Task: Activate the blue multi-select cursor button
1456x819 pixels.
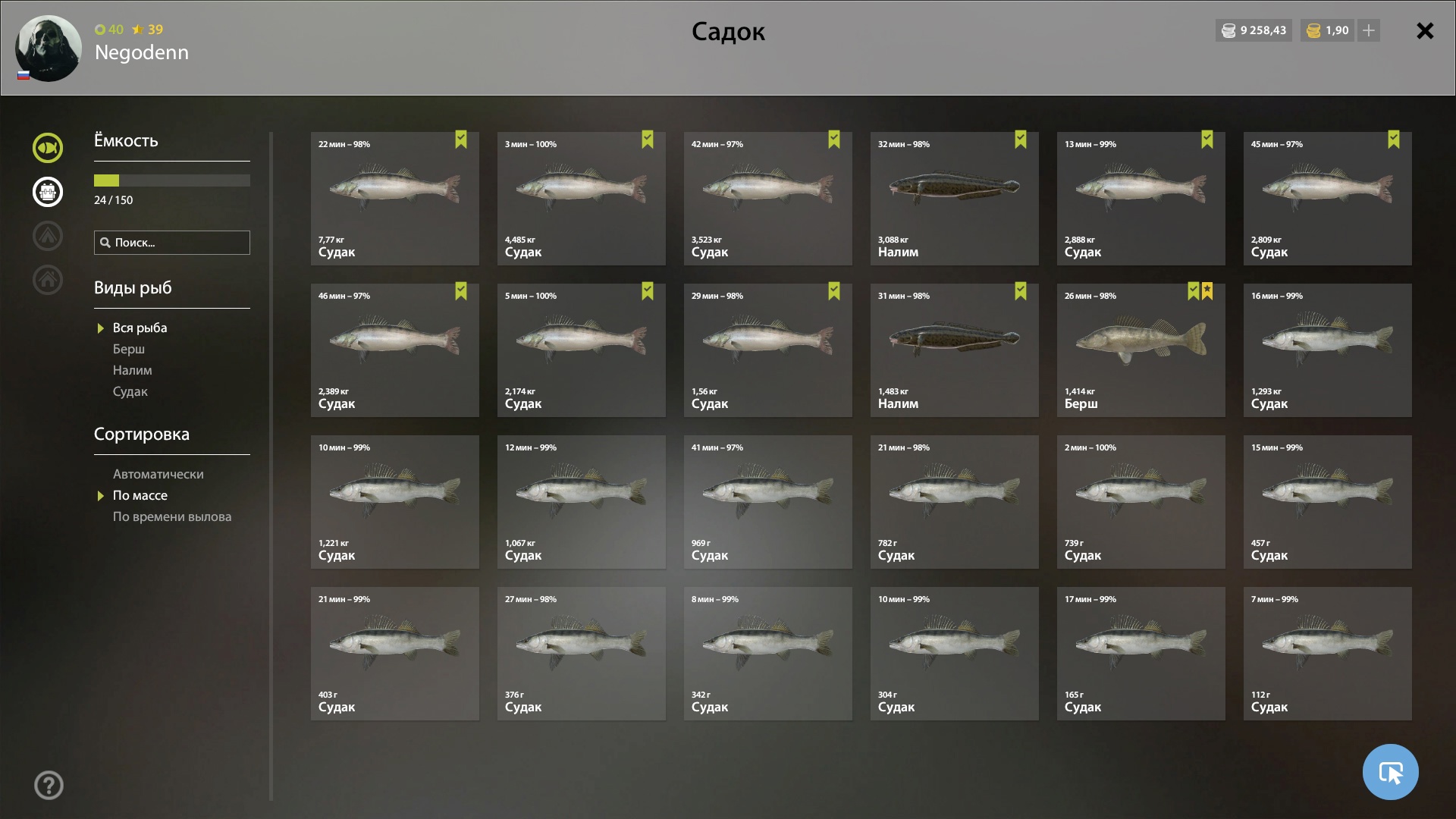Action: point(1390,772)
